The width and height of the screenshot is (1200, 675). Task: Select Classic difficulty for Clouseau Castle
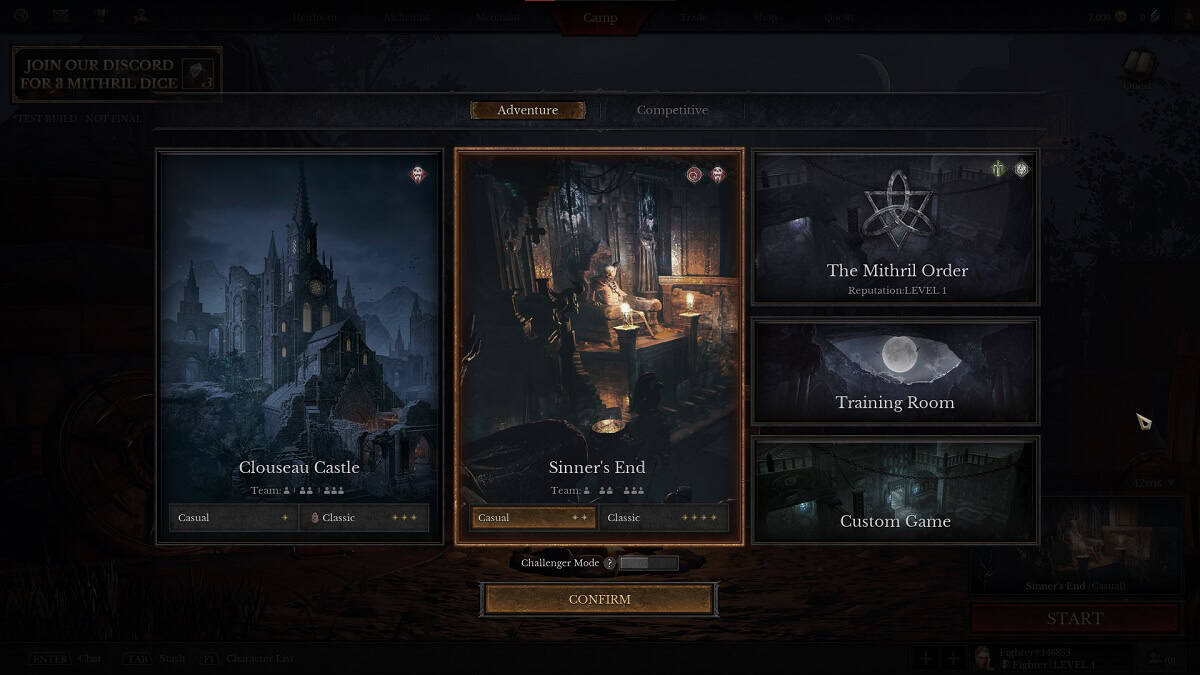(x=364, y=518)
